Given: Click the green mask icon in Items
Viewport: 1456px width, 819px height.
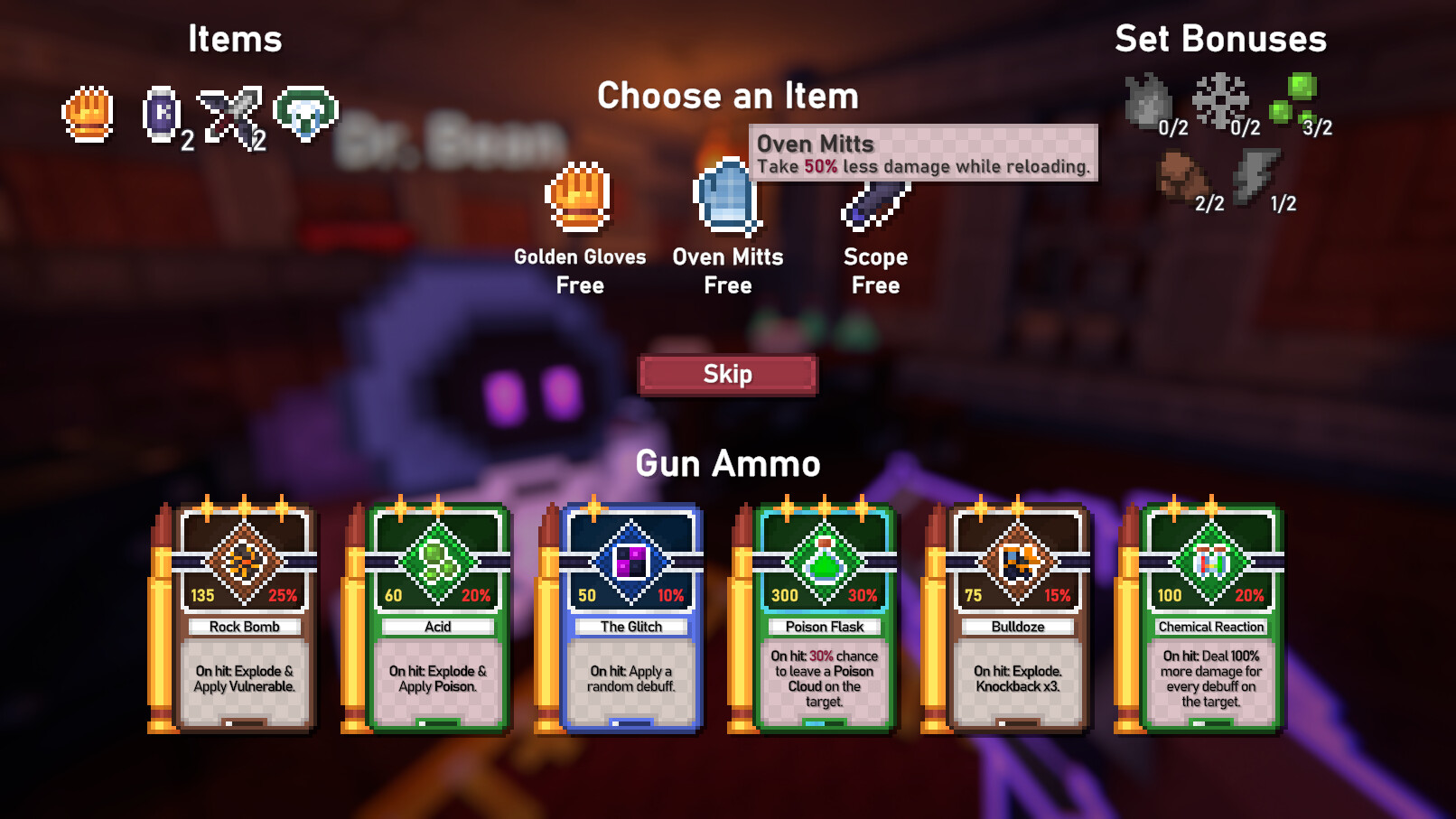Looking at the screenshot, I should (305, 112).
